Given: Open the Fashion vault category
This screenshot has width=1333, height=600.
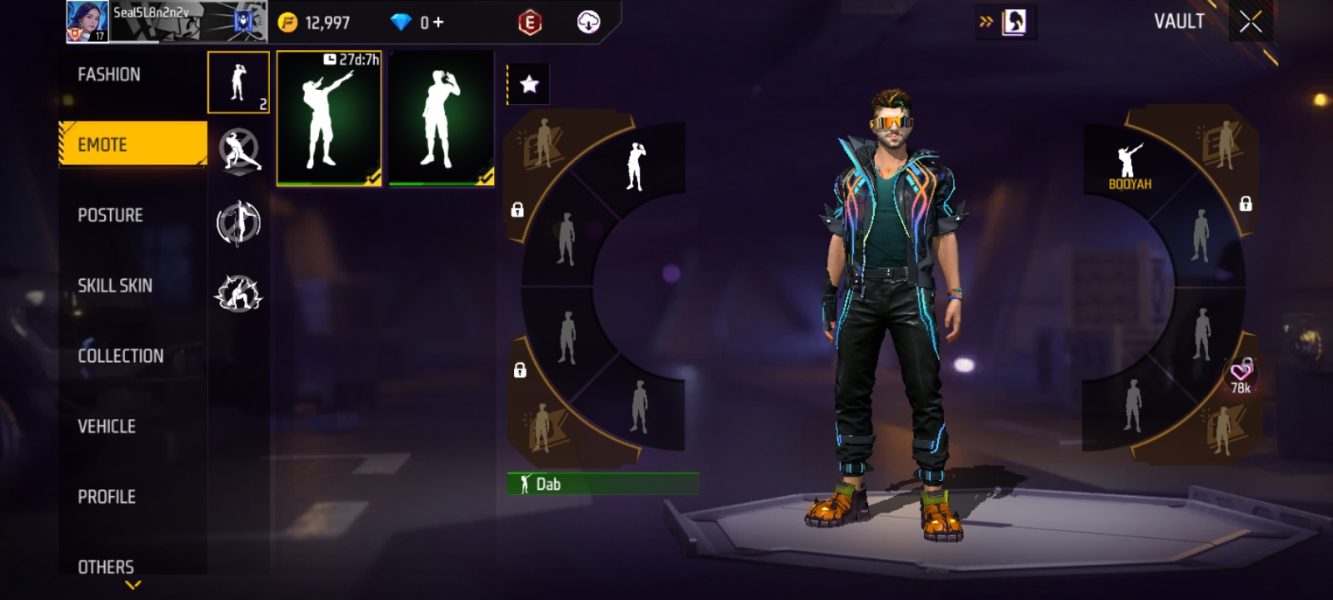Looking at the screenshot, I should pyautogui.click(x=109, y=75).
